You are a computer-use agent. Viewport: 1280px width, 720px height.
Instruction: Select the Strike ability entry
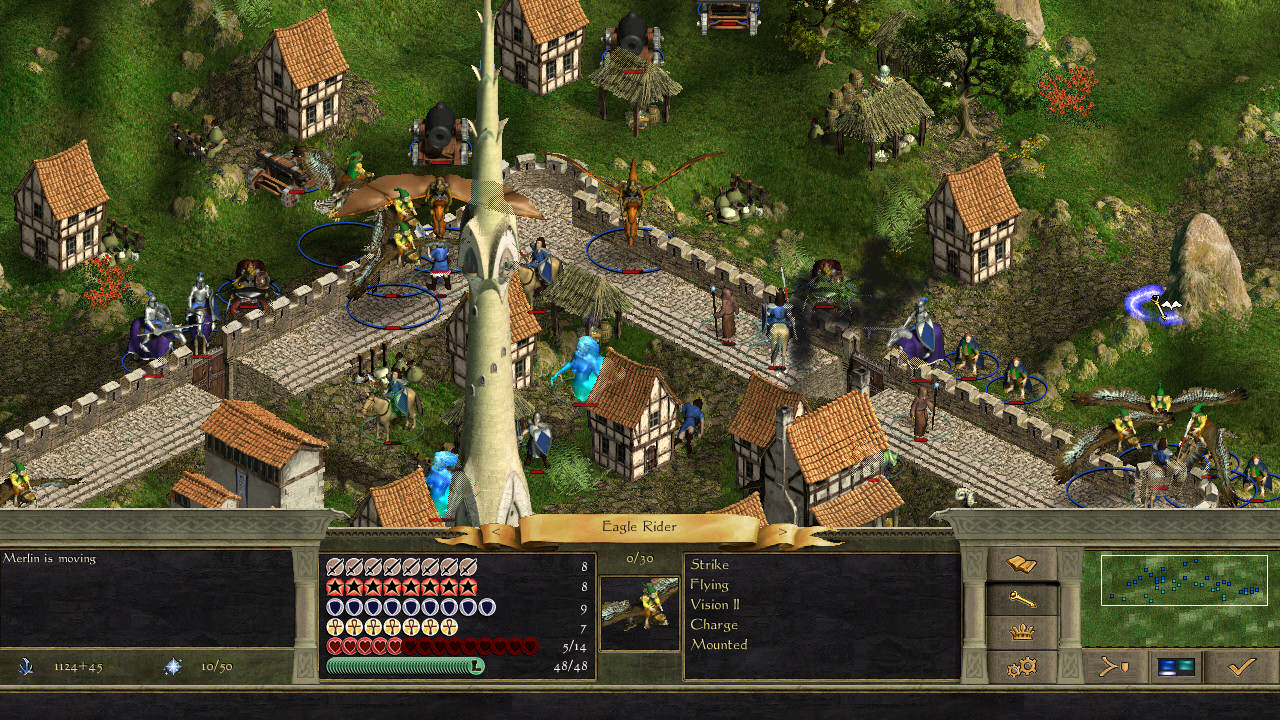pos(710,565)
